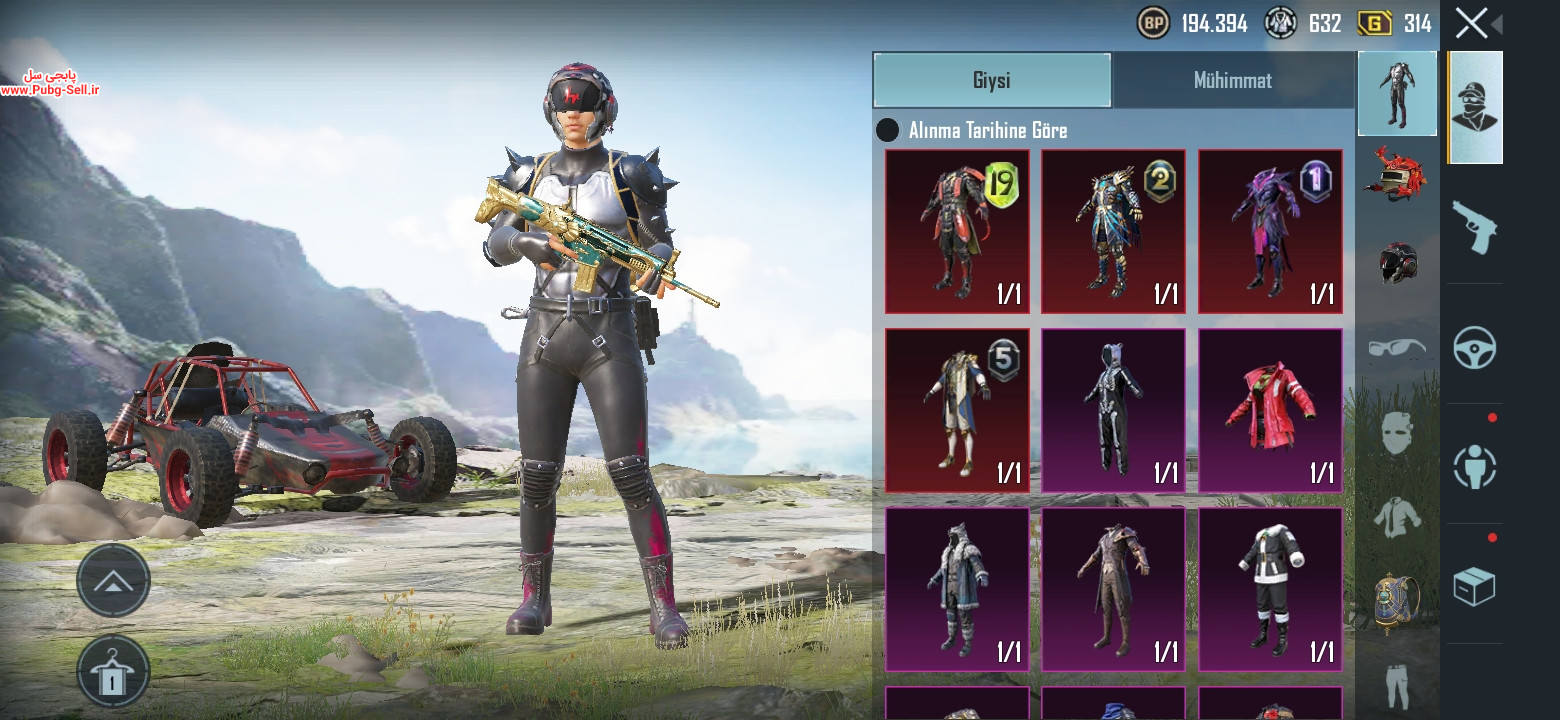
Task: Open the Mühimmat tab
Action: point(1232,80)
